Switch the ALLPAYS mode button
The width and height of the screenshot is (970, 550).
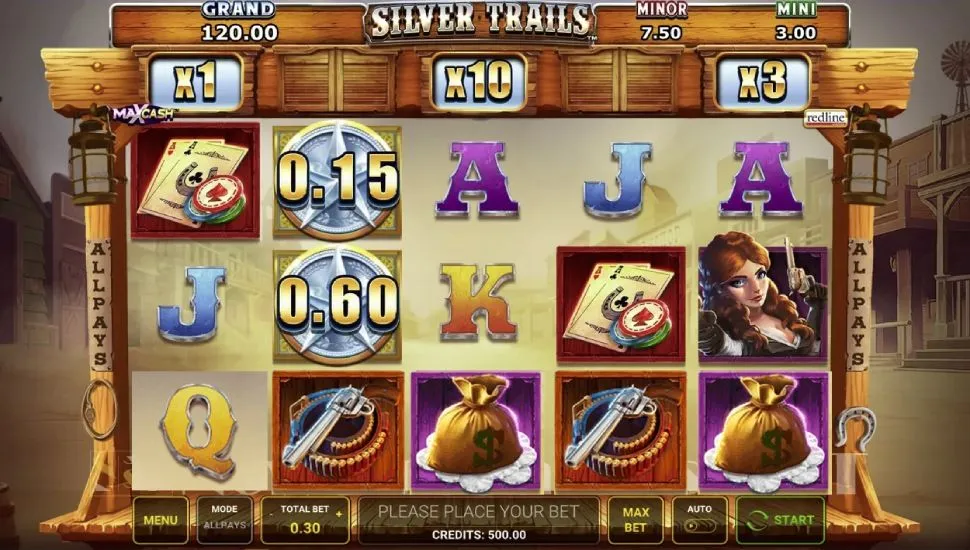coord(224,520)
